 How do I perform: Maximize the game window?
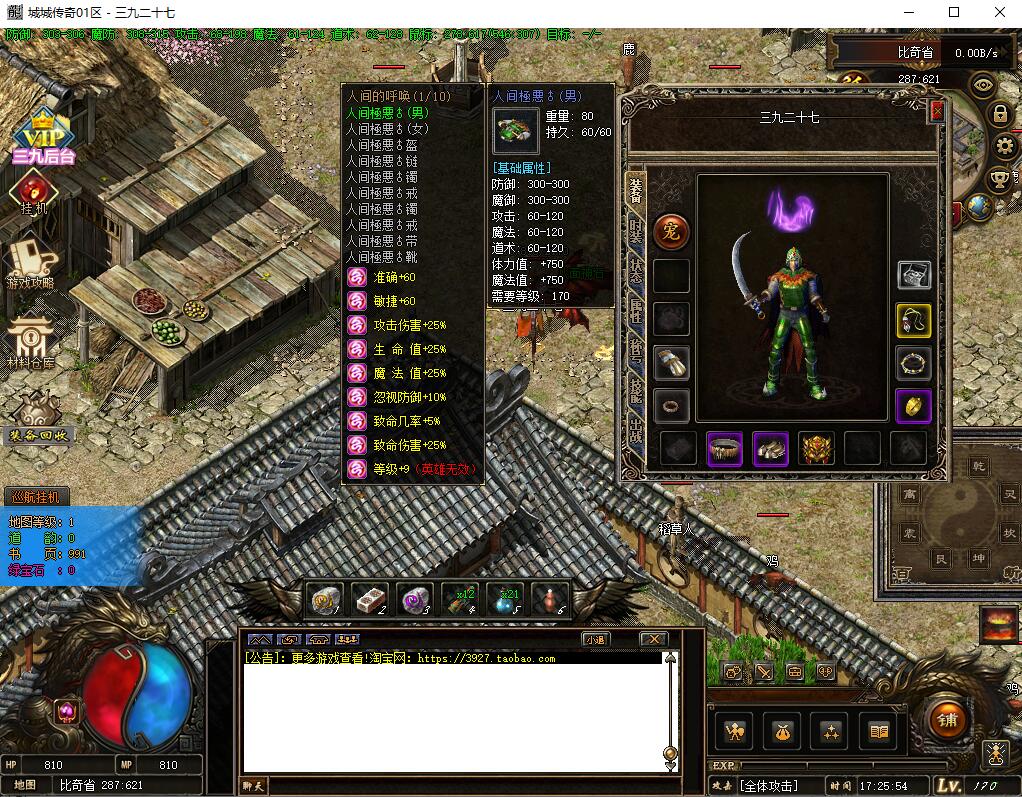(953, 12)
